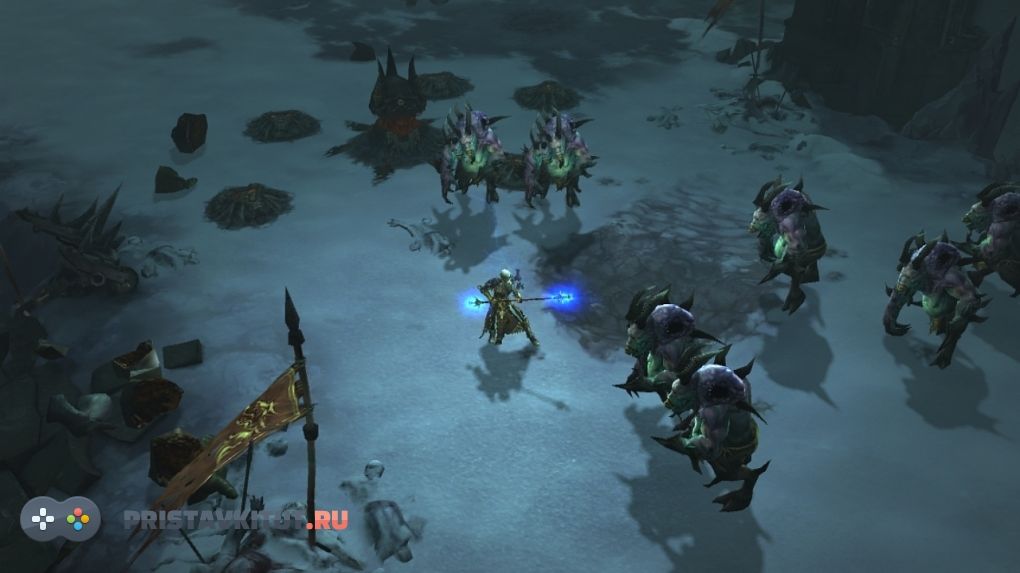This screenshot has height=573, width=1020.
Task: Click the PRISTAVKITUT.RU watermark text
Action: click(236, 519)
